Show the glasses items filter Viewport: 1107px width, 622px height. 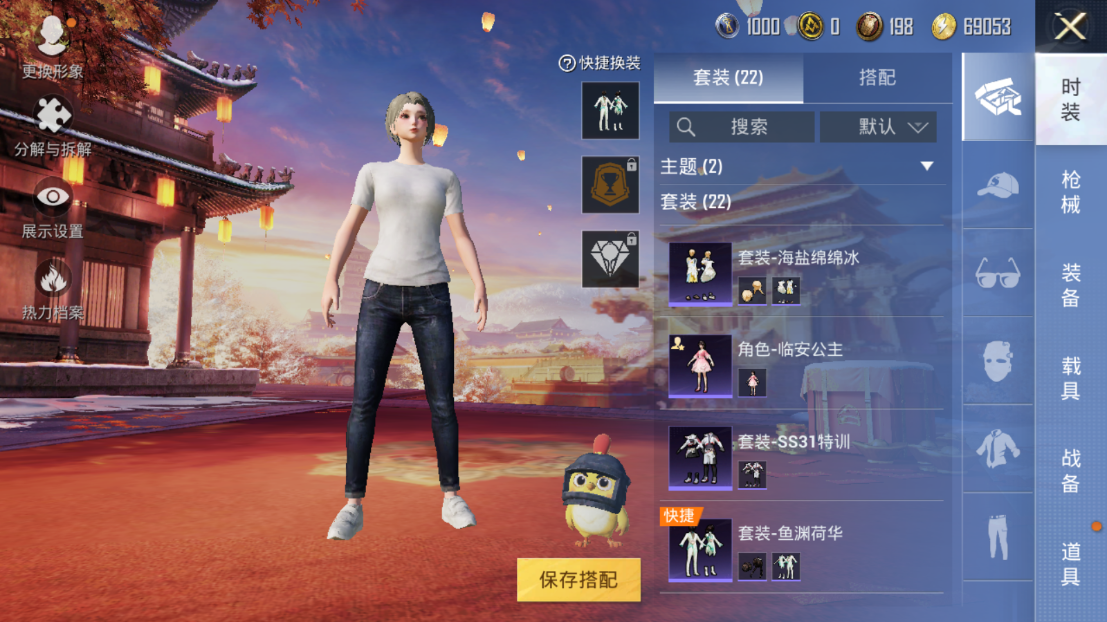coord(997,273)
